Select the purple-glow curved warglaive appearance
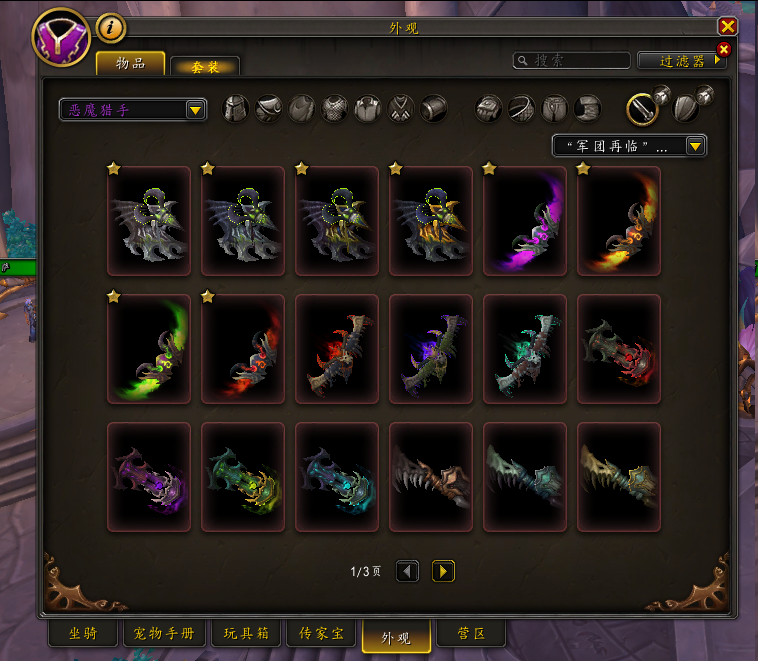758x661 pixels. point(525,221)
